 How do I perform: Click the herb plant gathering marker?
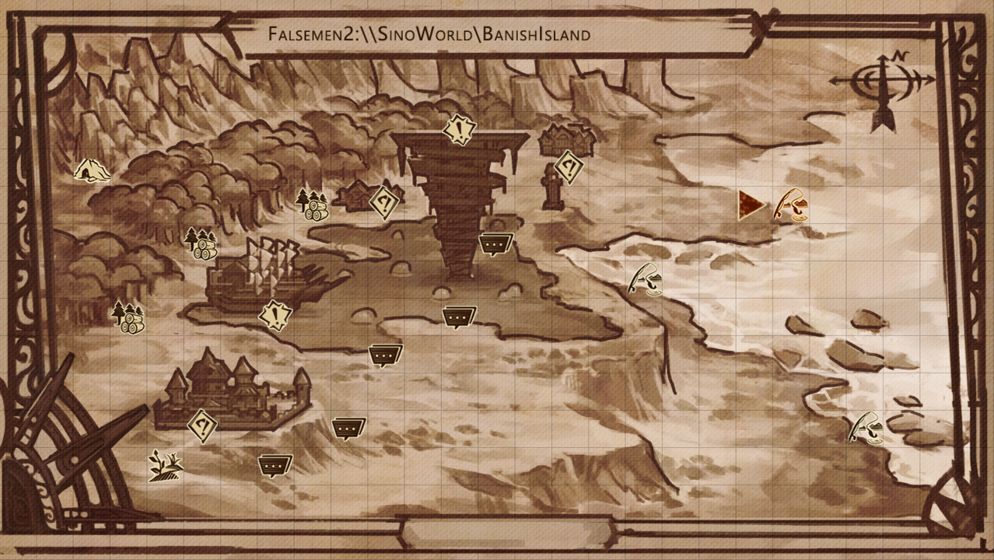163,465
